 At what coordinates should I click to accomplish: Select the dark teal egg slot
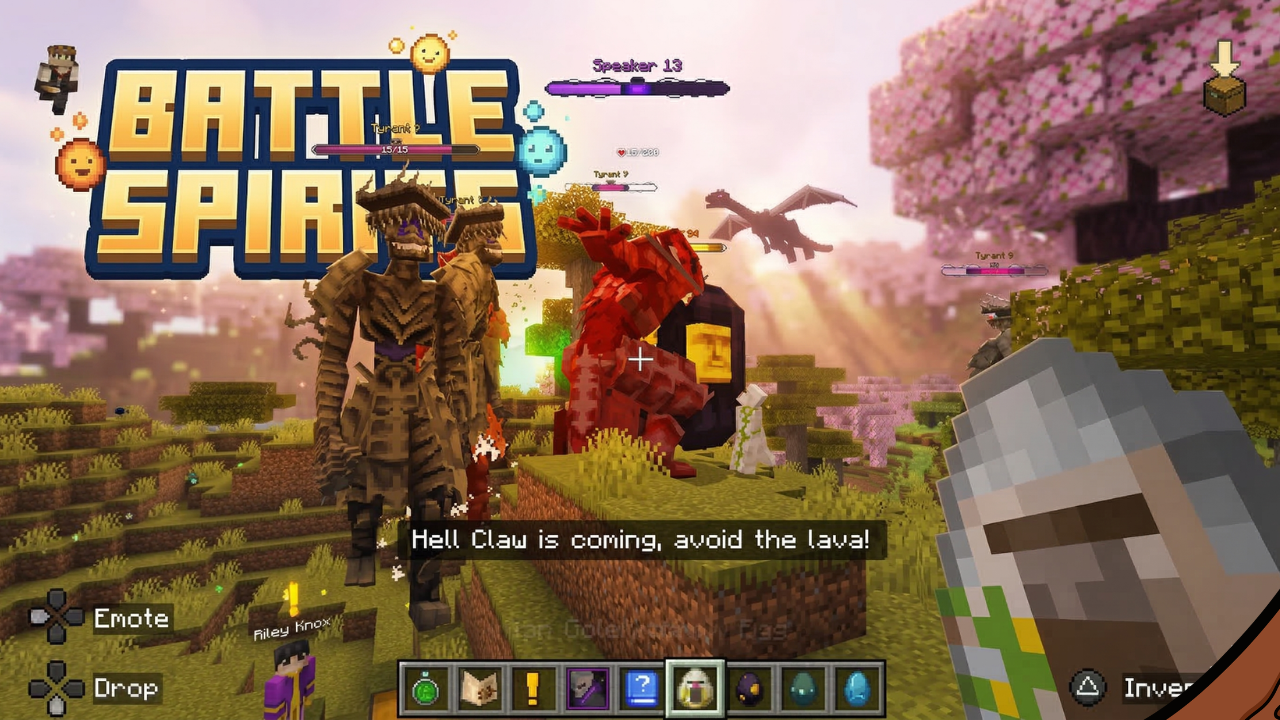tap(802, 689)
